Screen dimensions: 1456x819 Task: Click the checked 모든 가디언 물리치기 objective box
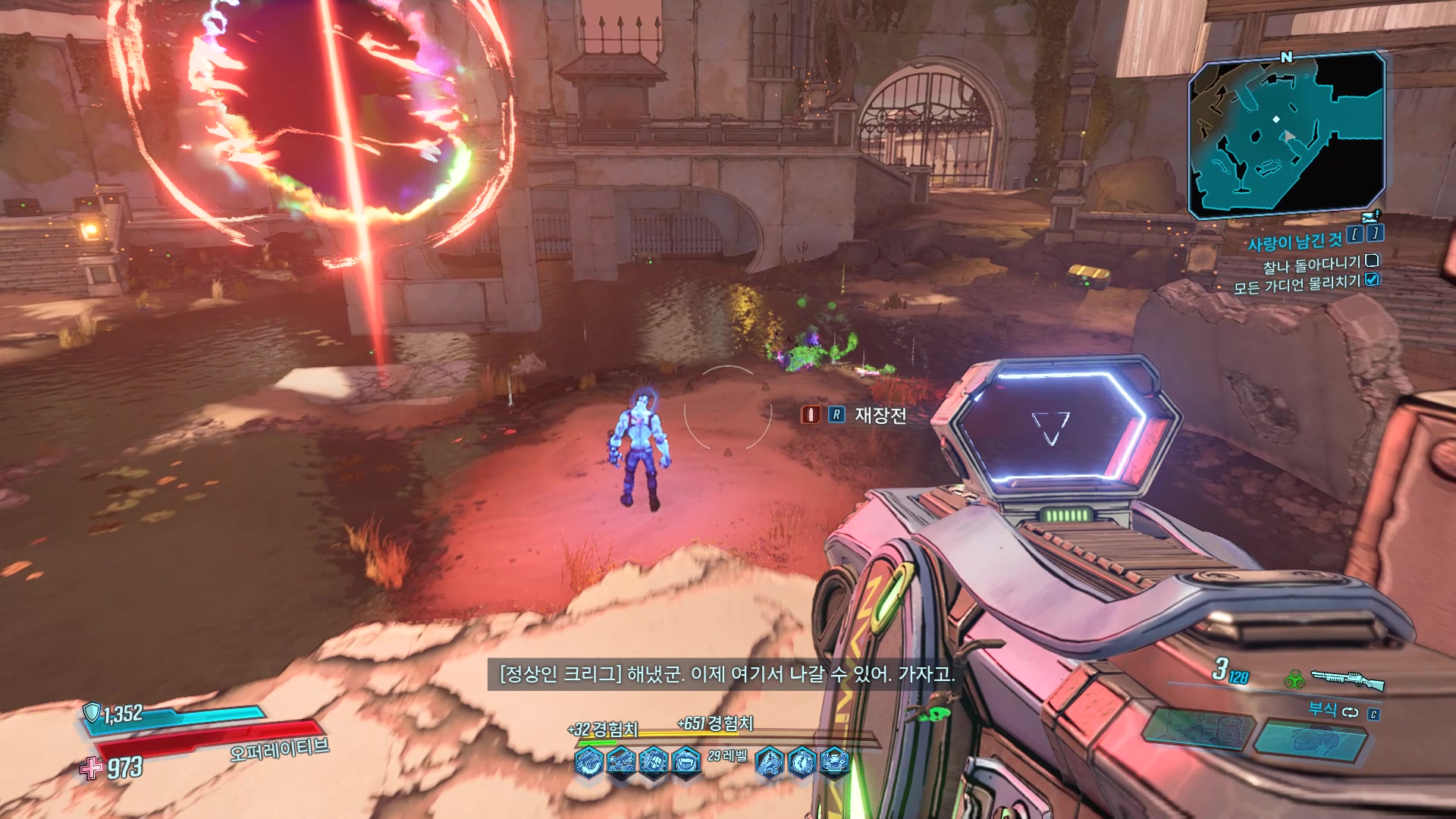tap(1371, 280)
